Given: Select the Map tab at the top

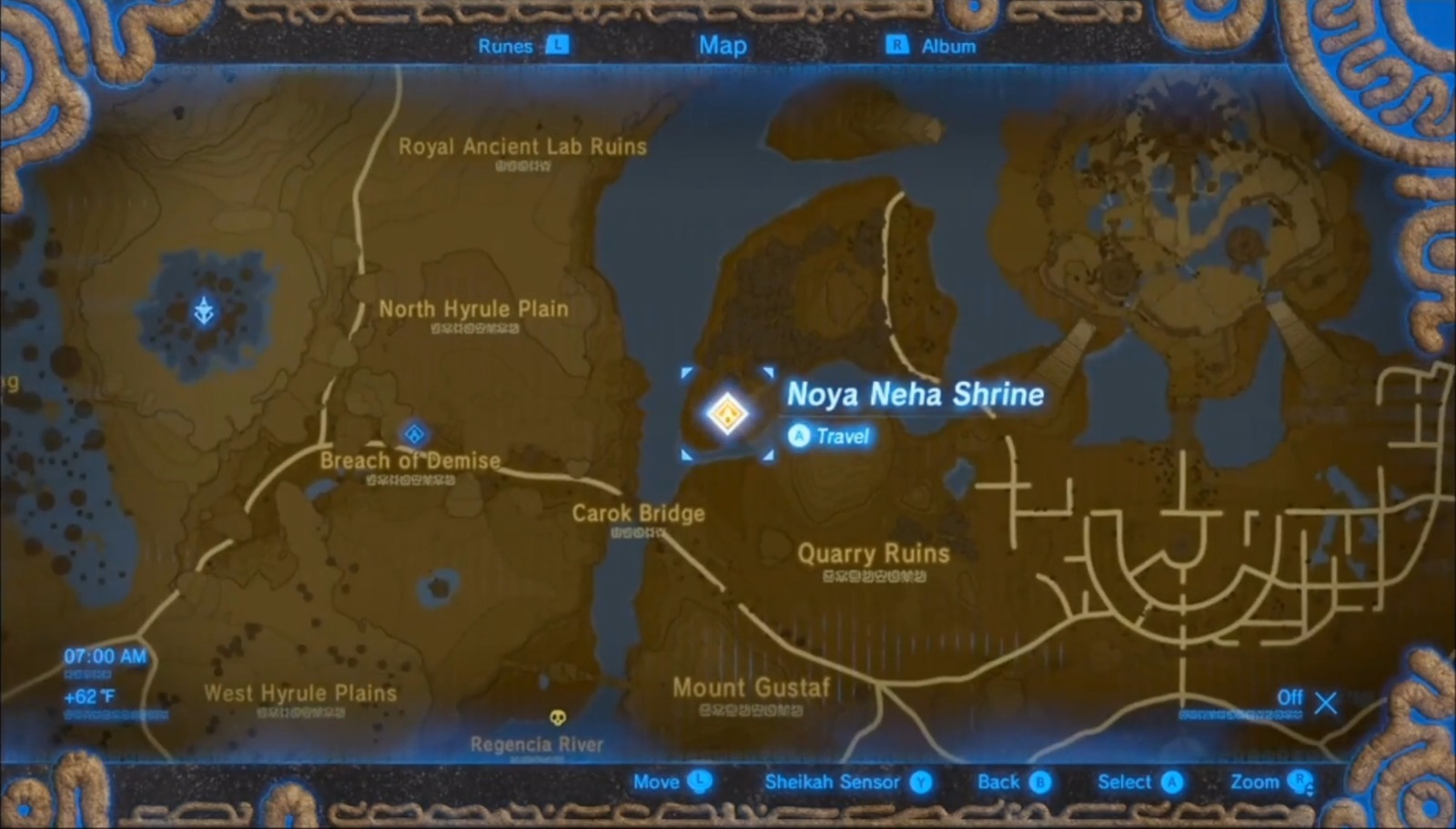Looking at the screenshot, I should [x=723, y=45].
